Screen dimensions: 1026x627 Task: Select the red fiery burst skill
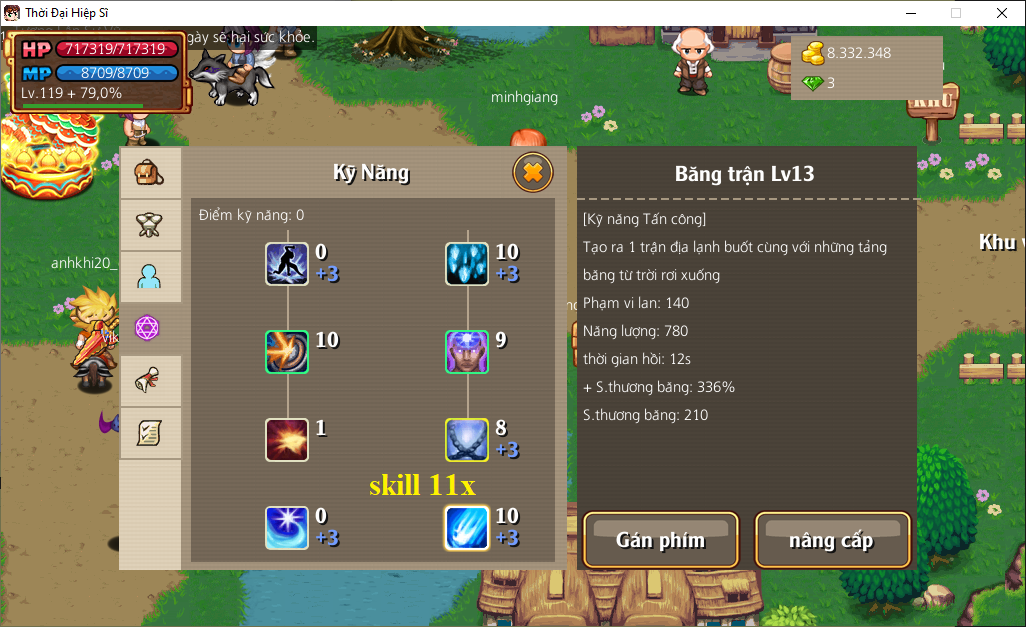point(287,440)
